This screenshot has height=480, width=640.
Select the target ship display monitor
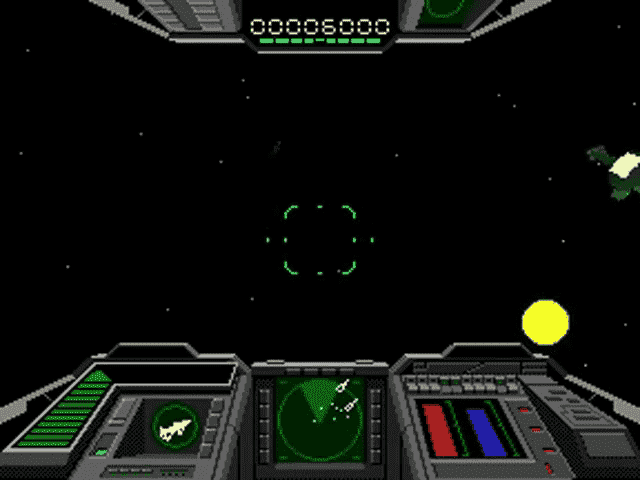click(x=175, y=428)
